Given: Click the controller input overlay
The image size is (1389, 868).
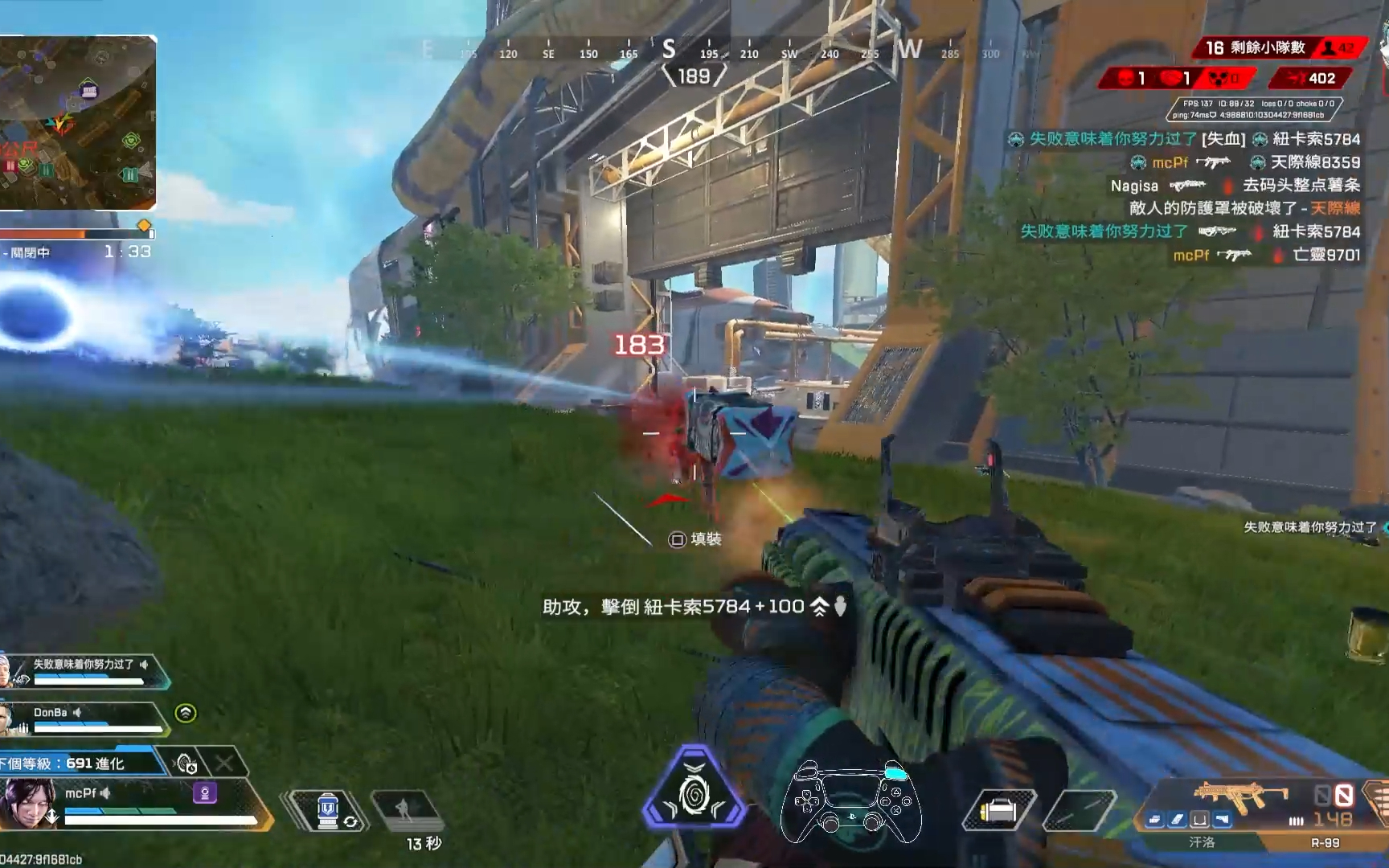Looking at the screenshot, I should 851,802.
